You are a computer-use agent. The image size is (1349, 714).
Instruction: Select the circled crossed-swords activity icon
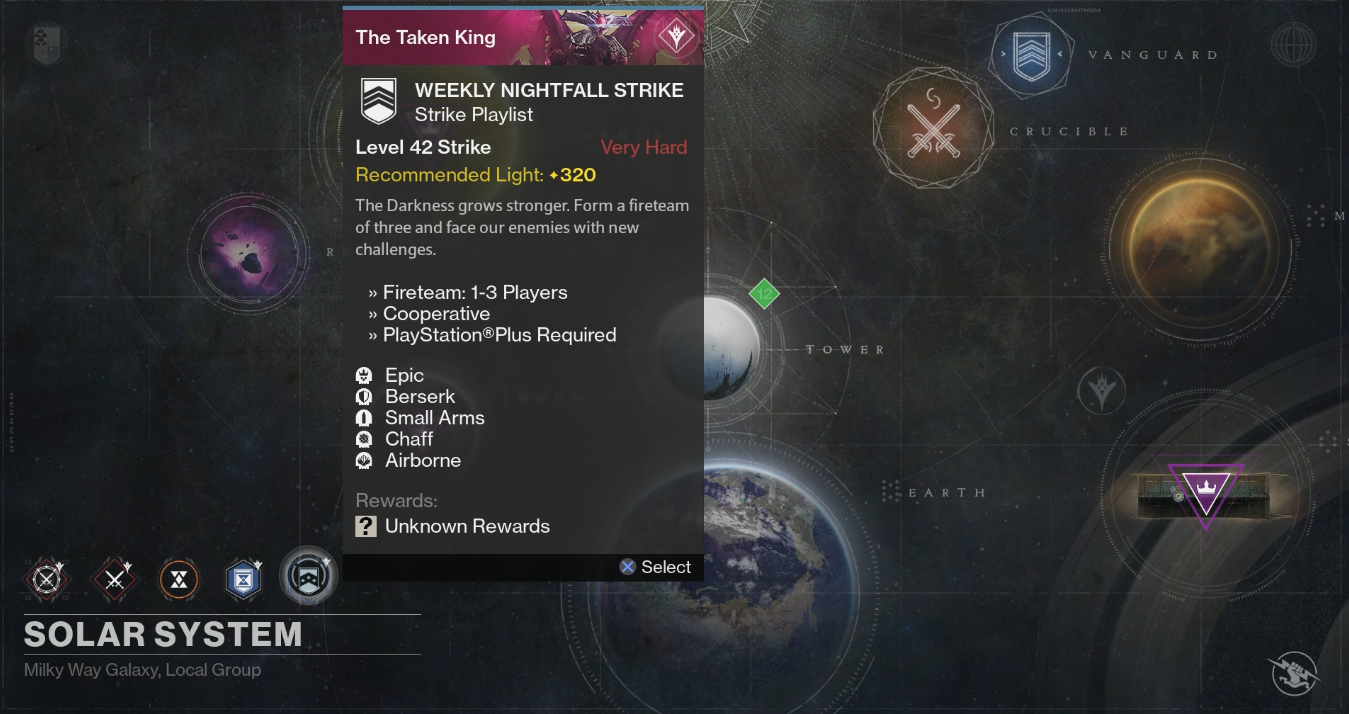[x=47, y=579]
